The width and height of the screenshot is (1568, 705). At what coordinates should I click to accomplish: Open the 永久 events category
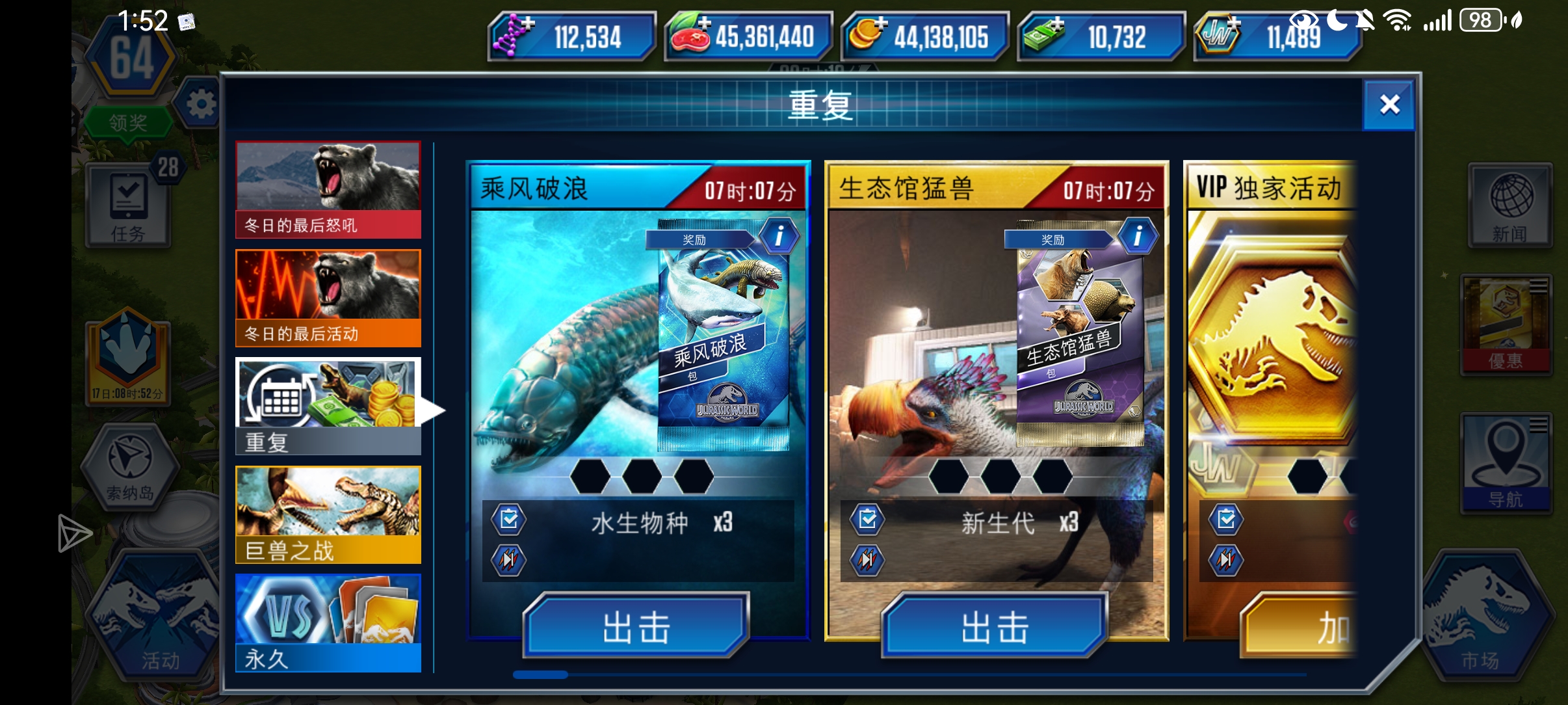pos(328,622)
